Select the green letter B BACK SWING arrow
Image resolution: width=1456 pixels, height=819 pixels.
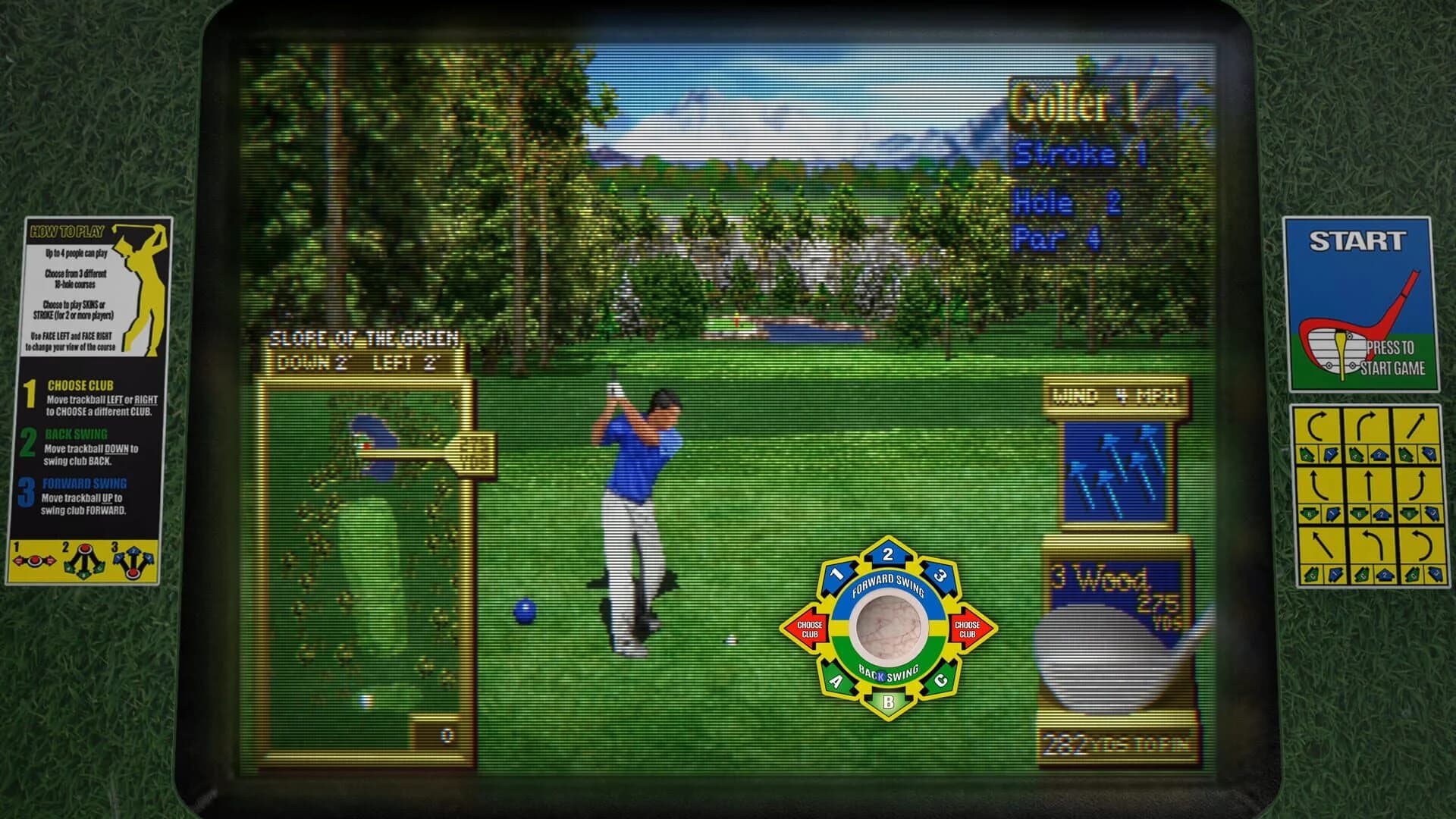(x=888, y=701)
